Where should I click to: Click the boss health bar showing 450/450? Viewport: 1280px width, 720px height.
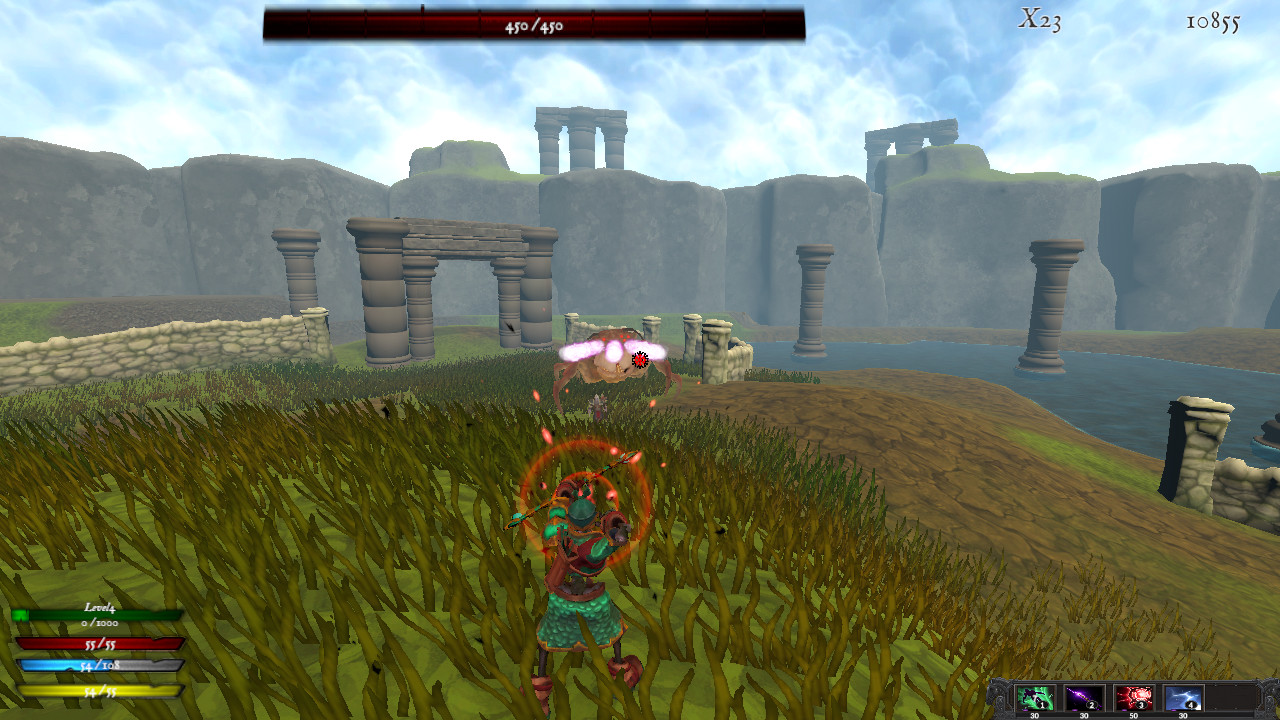coord(534,28)
